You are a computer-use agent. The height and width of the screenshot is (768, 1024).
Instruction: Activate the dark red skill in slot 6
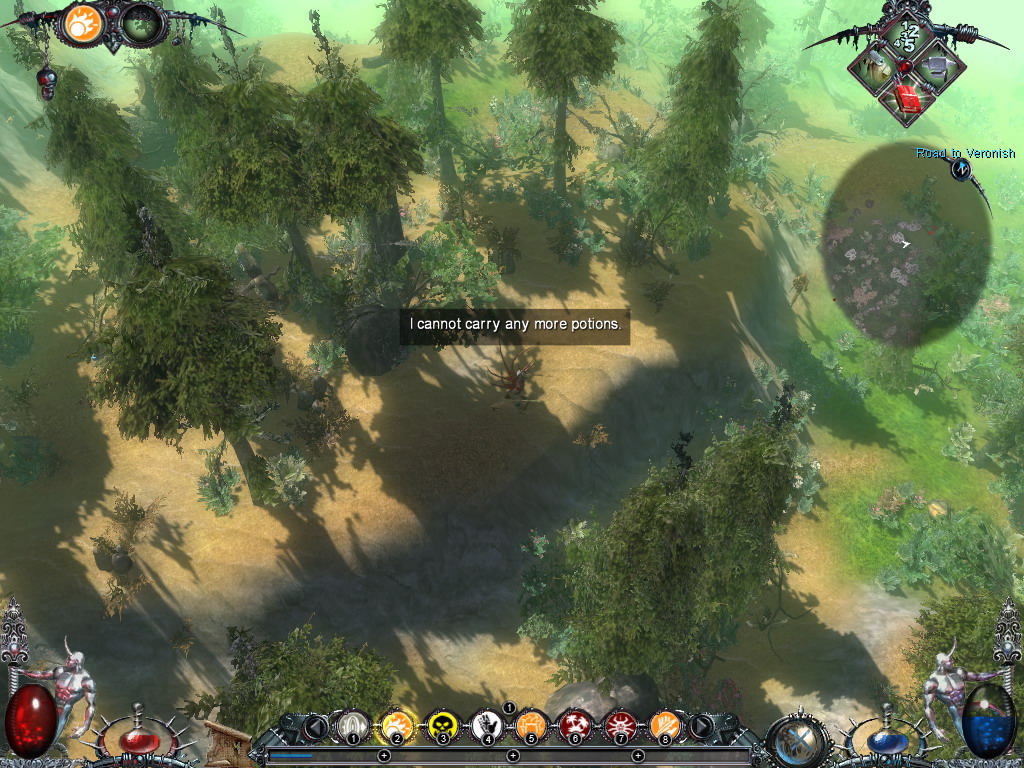click(x=575, y=725)
